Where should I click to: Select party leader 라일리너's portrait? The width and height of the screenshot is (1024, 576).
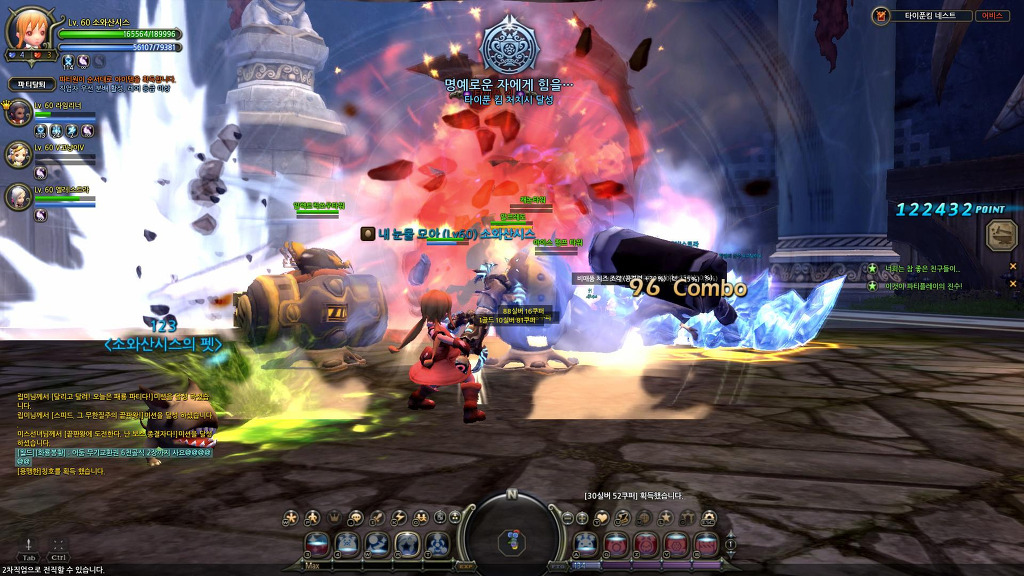pyautogui.click(x=19, y=112)
